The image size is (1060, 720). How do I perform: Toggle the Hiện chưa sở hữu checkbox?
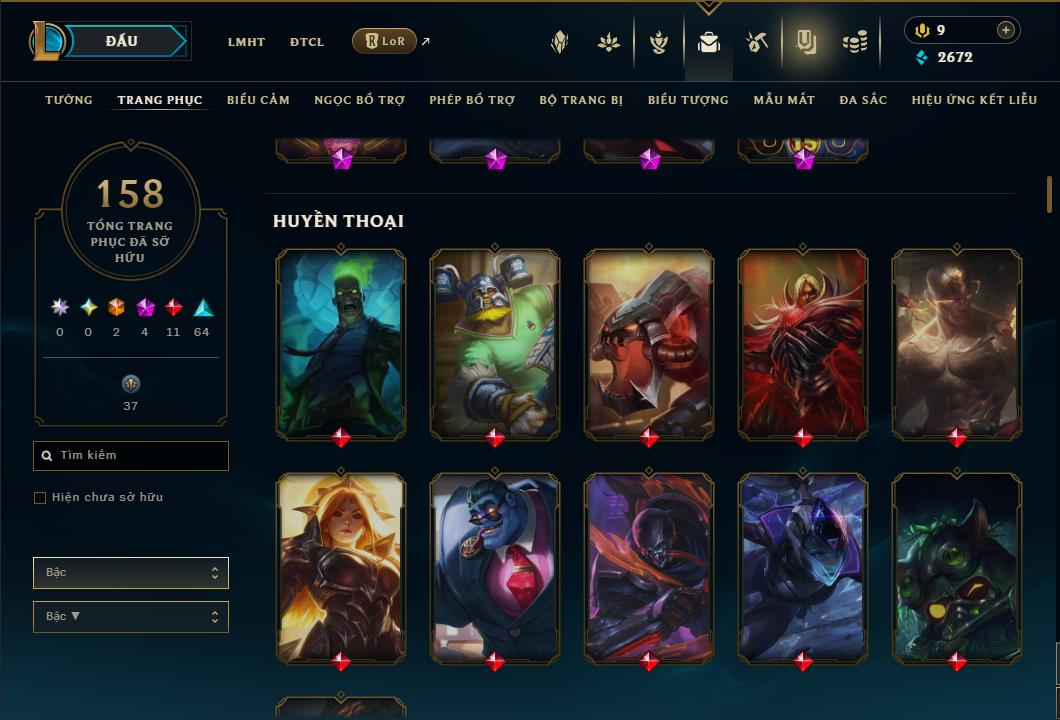[40, 498]
